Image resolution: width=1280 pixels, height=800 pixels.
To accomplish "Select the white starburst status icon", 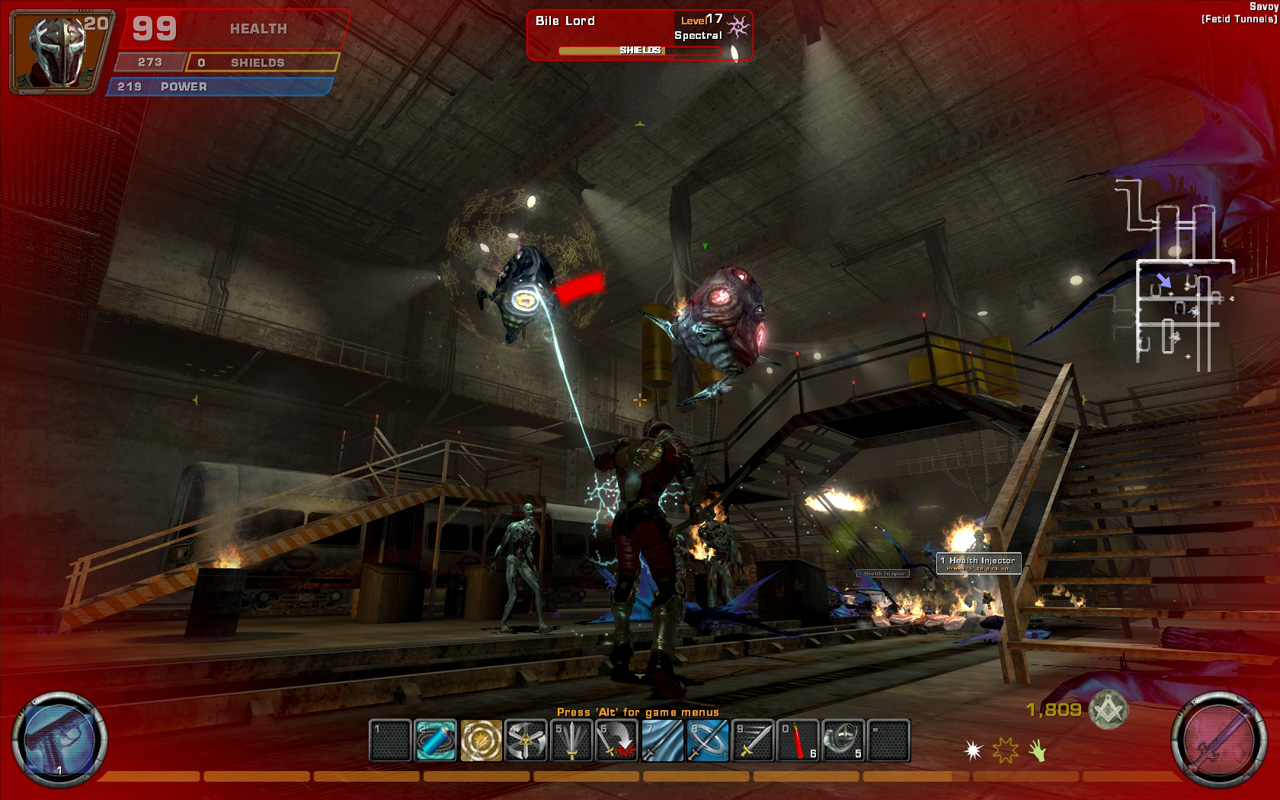I will pyautogui.click(x=973, y=749).
